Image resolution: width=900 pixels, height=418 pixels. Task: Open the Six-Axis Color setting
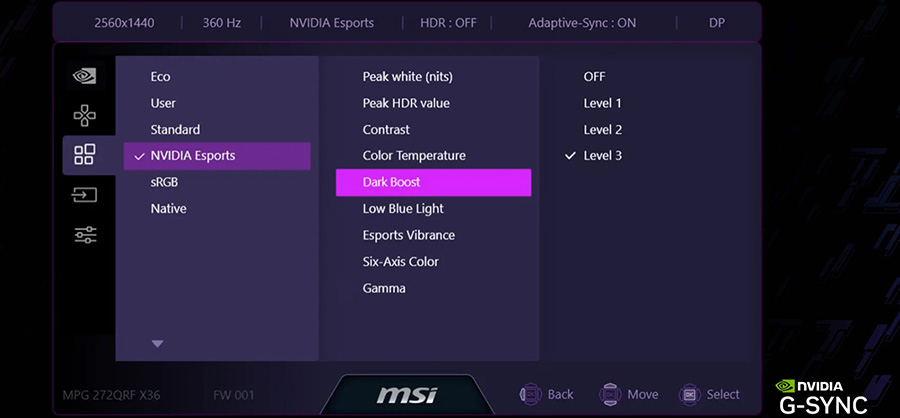click(400, 262)
